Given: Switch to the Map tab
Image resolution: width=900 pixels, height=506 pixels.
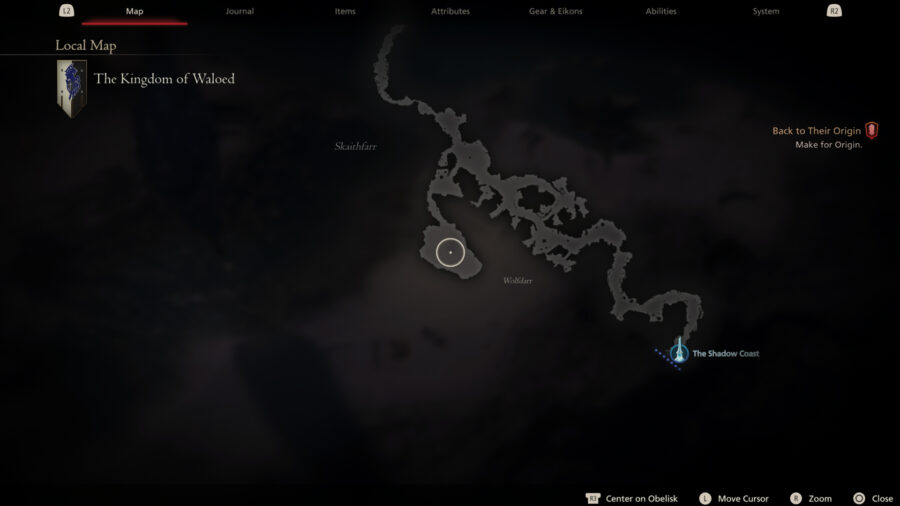Looking at the screenshot, I should click(134, 11).
